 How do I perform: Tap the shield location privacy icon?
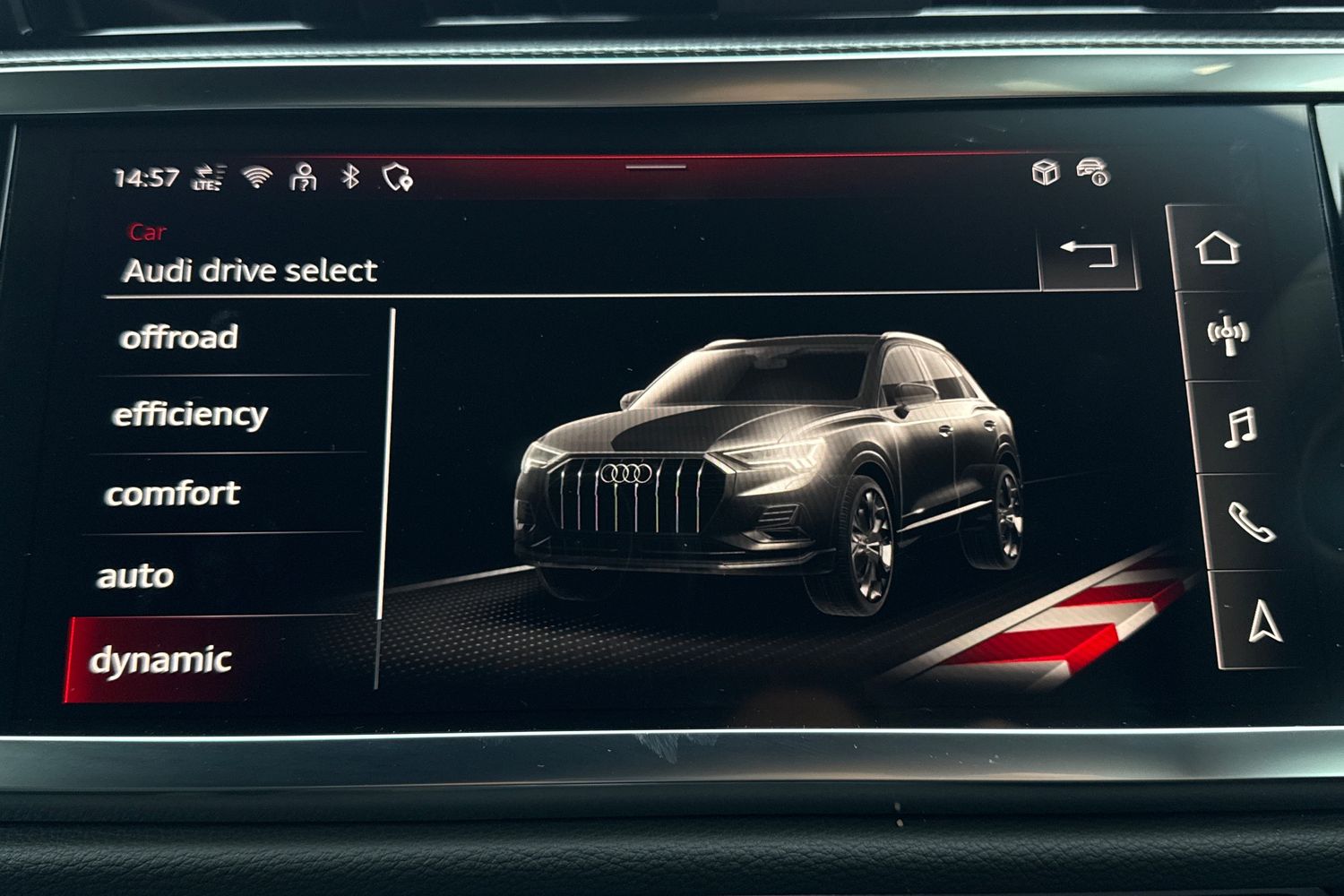coord(397,177)
